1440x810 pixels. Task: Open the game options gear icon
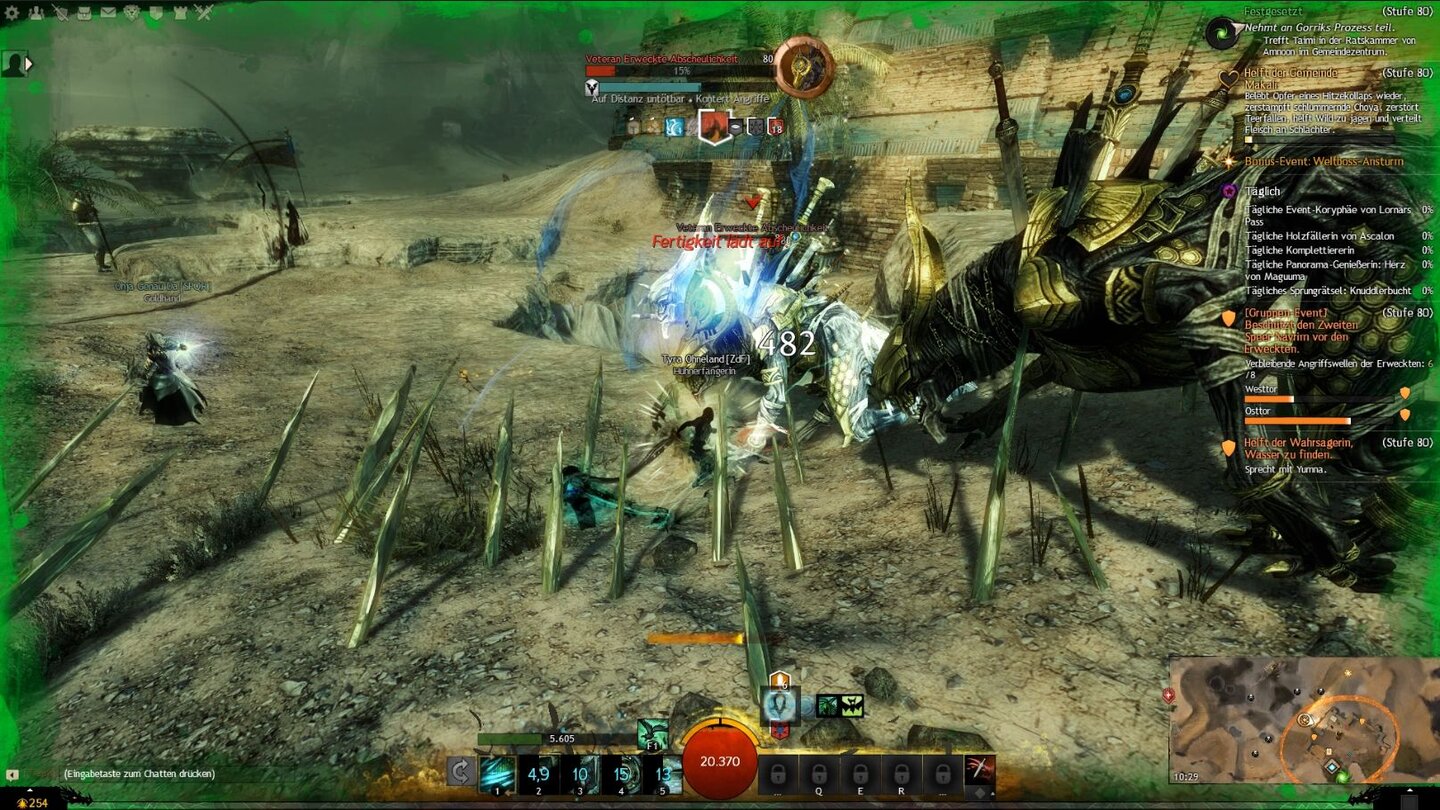[12, 13]
